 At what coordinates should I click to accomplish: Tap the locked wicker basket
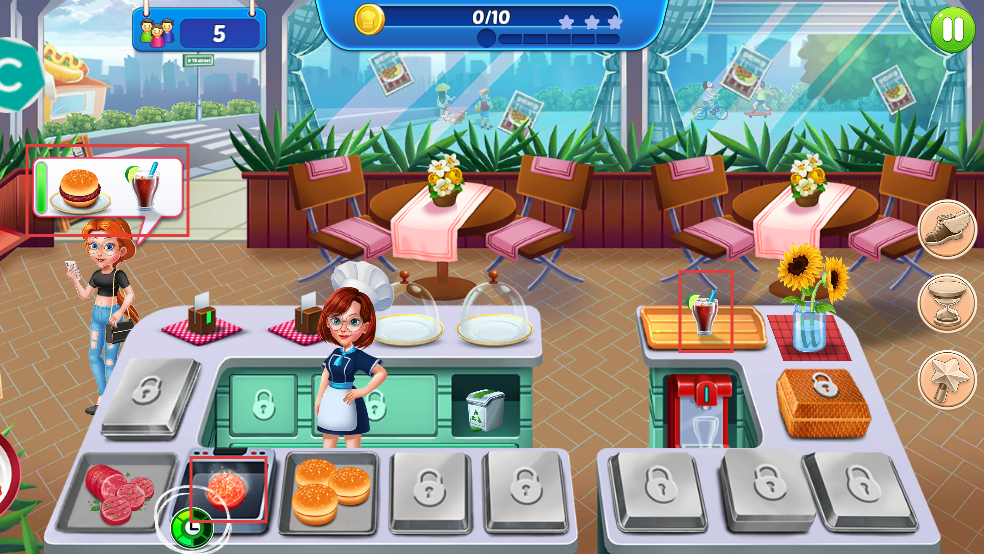[823, 402]
